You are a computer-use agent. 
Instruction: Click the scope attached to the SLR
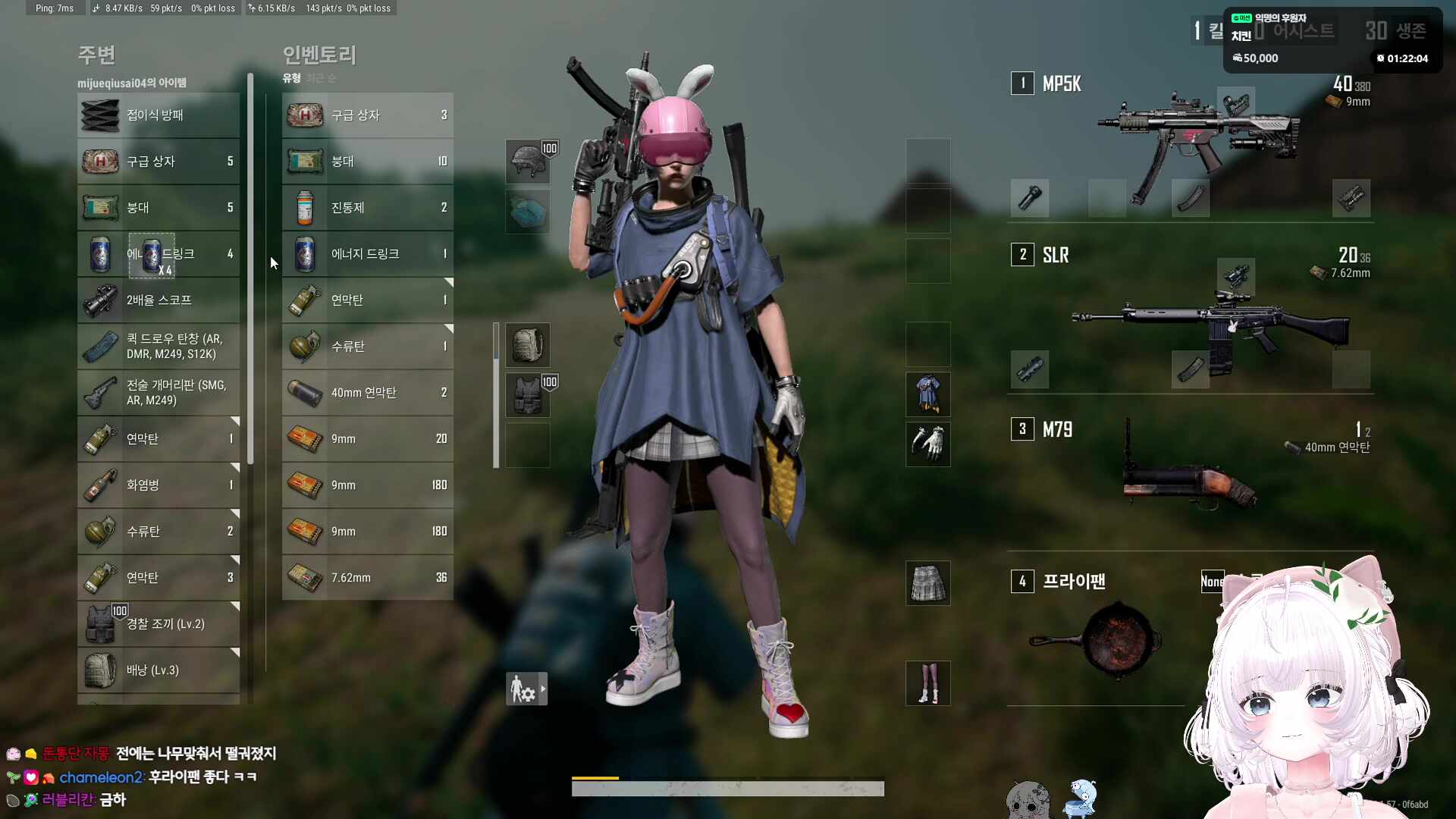tap(1235, 275)
